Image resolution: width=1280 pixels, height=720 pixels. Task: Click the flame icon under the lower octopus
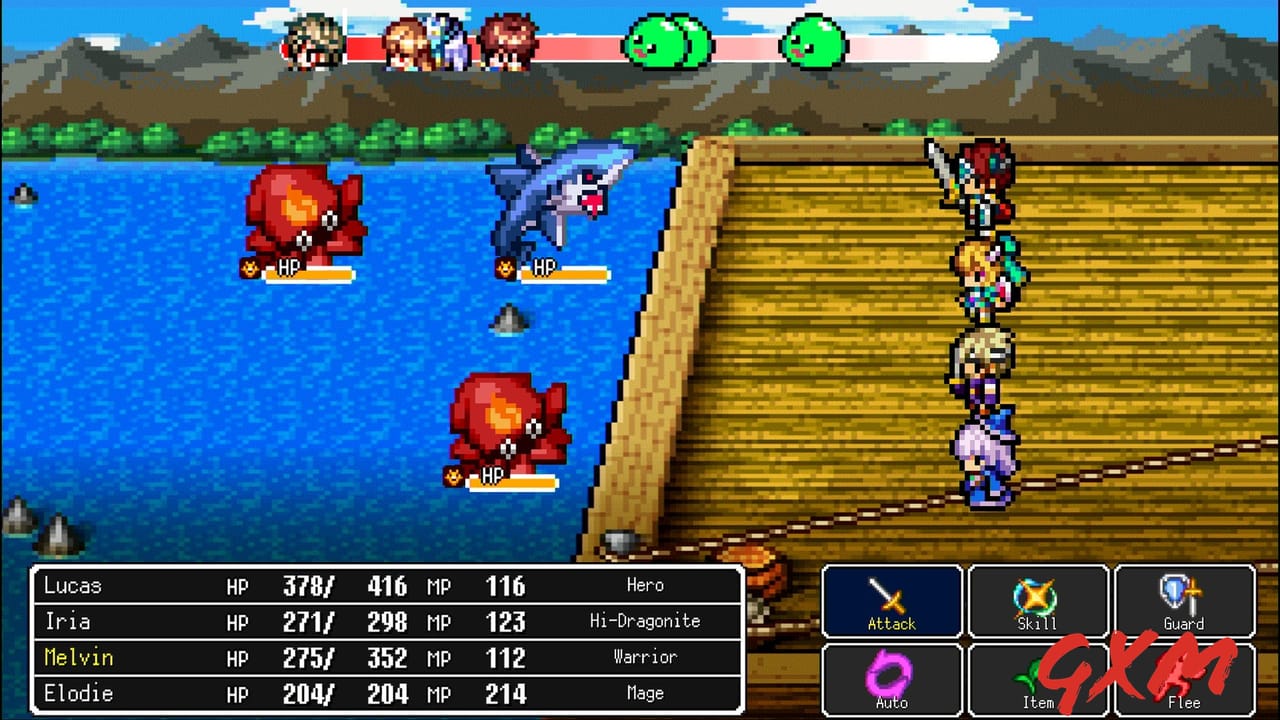[453, 475]
